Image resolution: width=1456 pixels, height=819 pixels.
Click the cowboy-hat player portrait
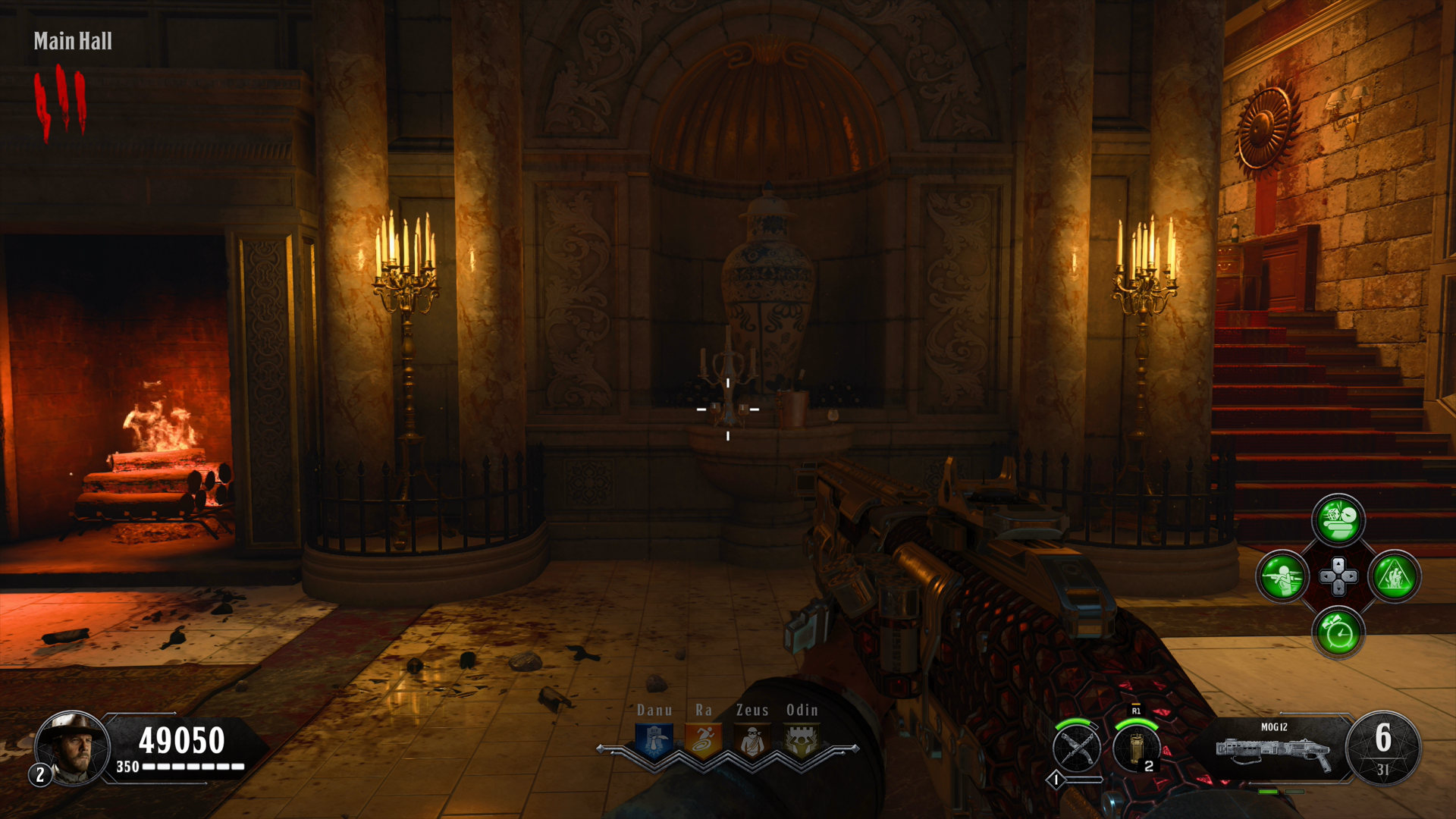pyautogui.click(x=73, y=748)
